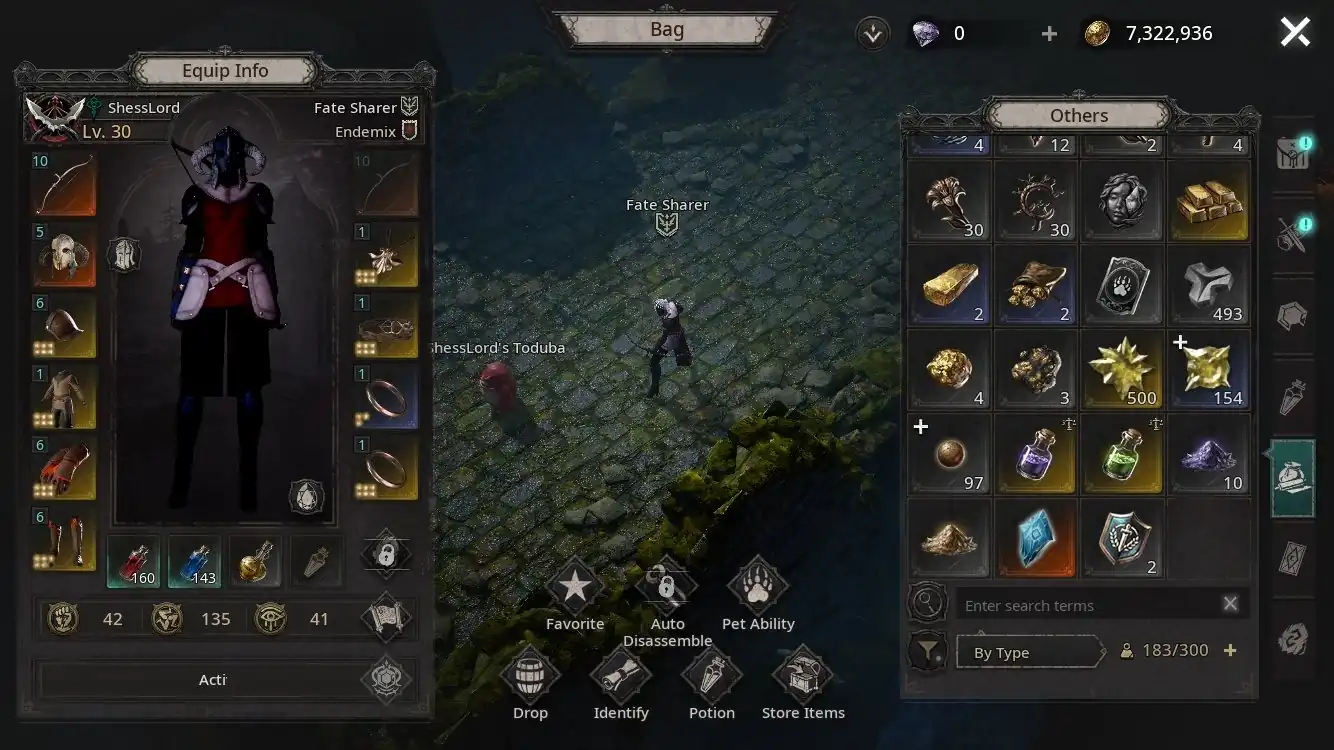
Task: Clear the search terms with X
Action: [1230, 604]
